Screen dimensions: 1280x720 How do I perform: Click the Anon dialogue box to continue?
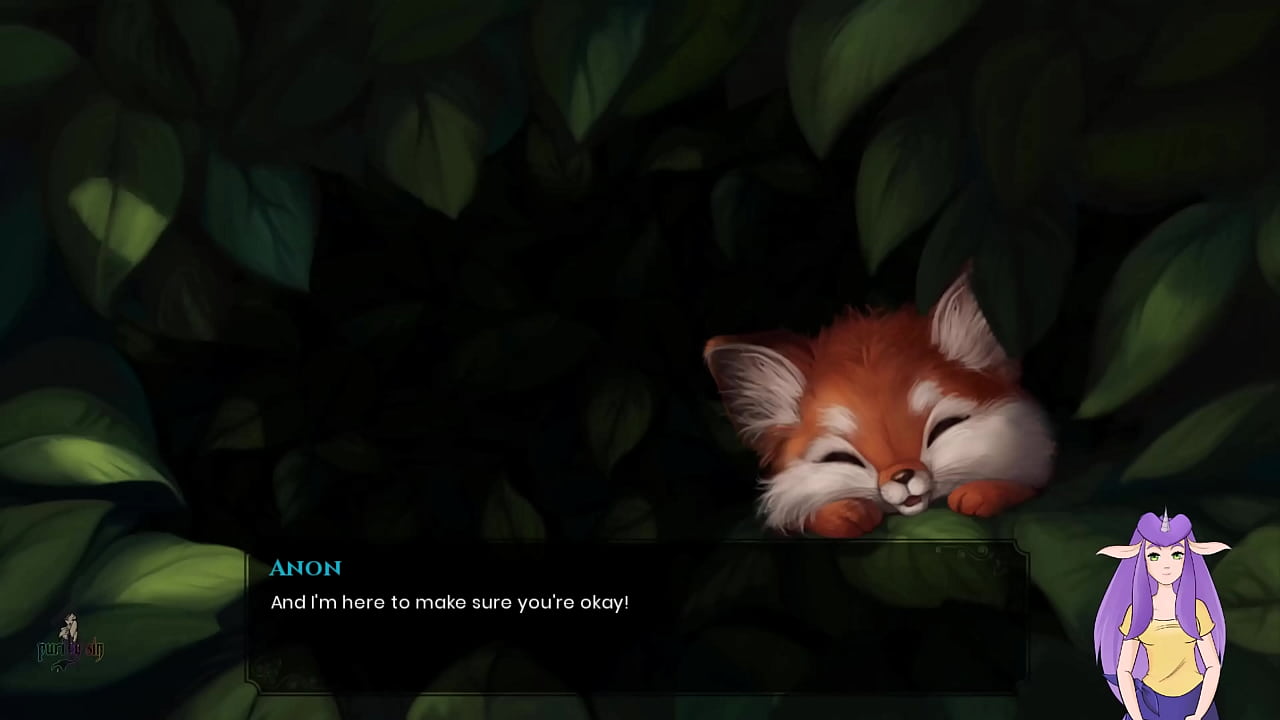(636, 617)
